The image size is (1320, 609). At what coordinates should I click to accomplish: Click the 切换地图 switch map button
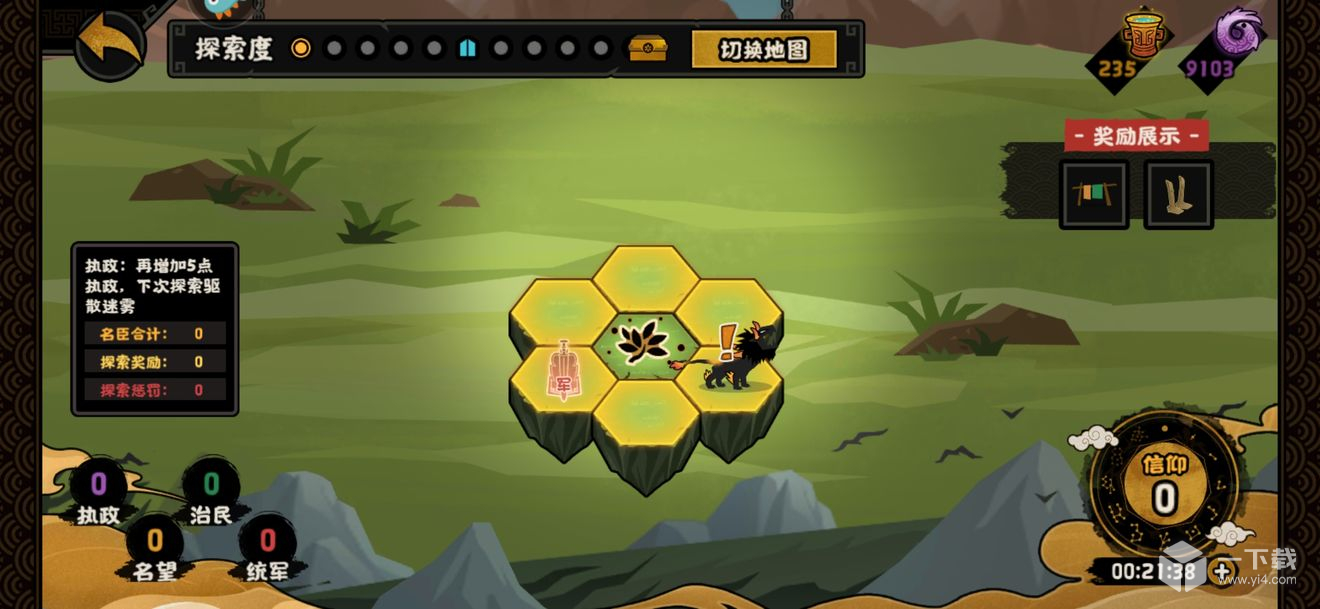point(764,49)
